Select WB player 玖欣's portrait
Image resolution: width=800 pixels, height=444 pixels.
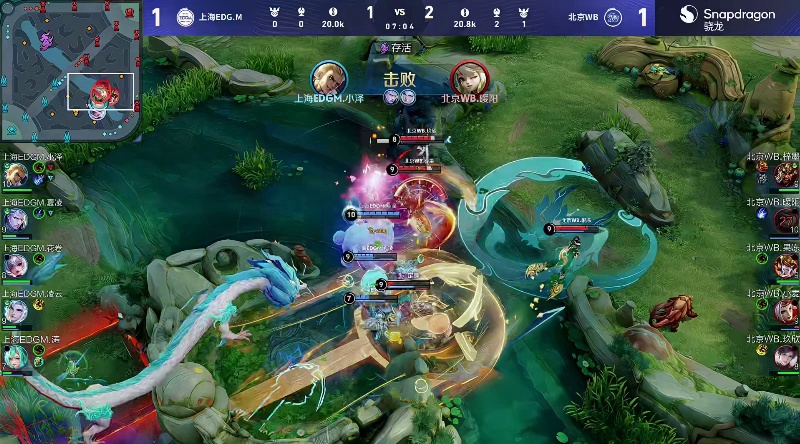pos(786,357)
